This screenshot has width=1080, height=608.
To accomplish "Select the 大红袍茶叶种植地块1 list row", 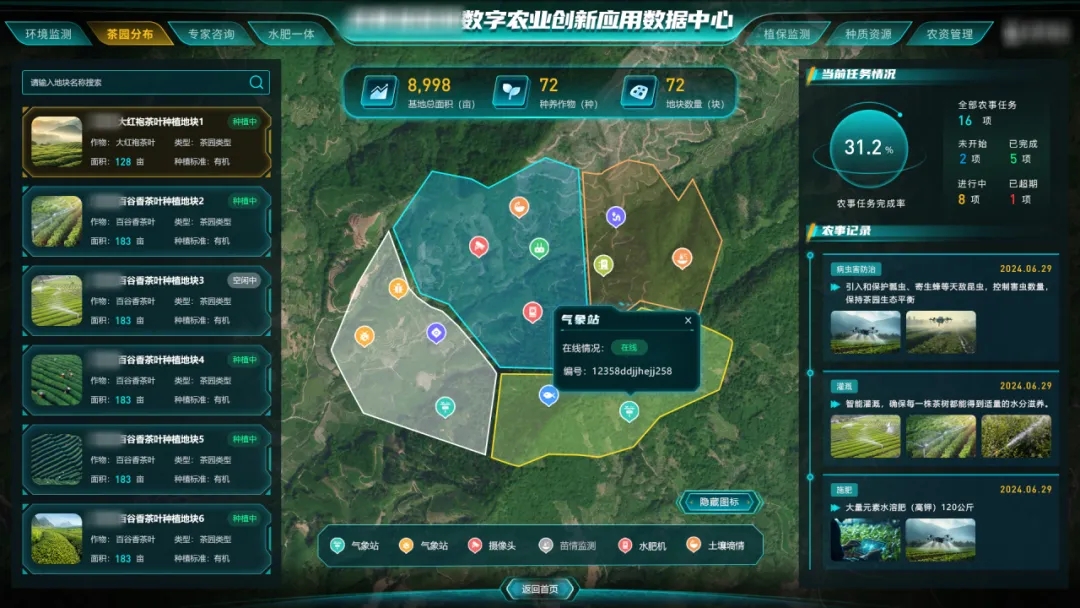I will (x=146, y=142).
